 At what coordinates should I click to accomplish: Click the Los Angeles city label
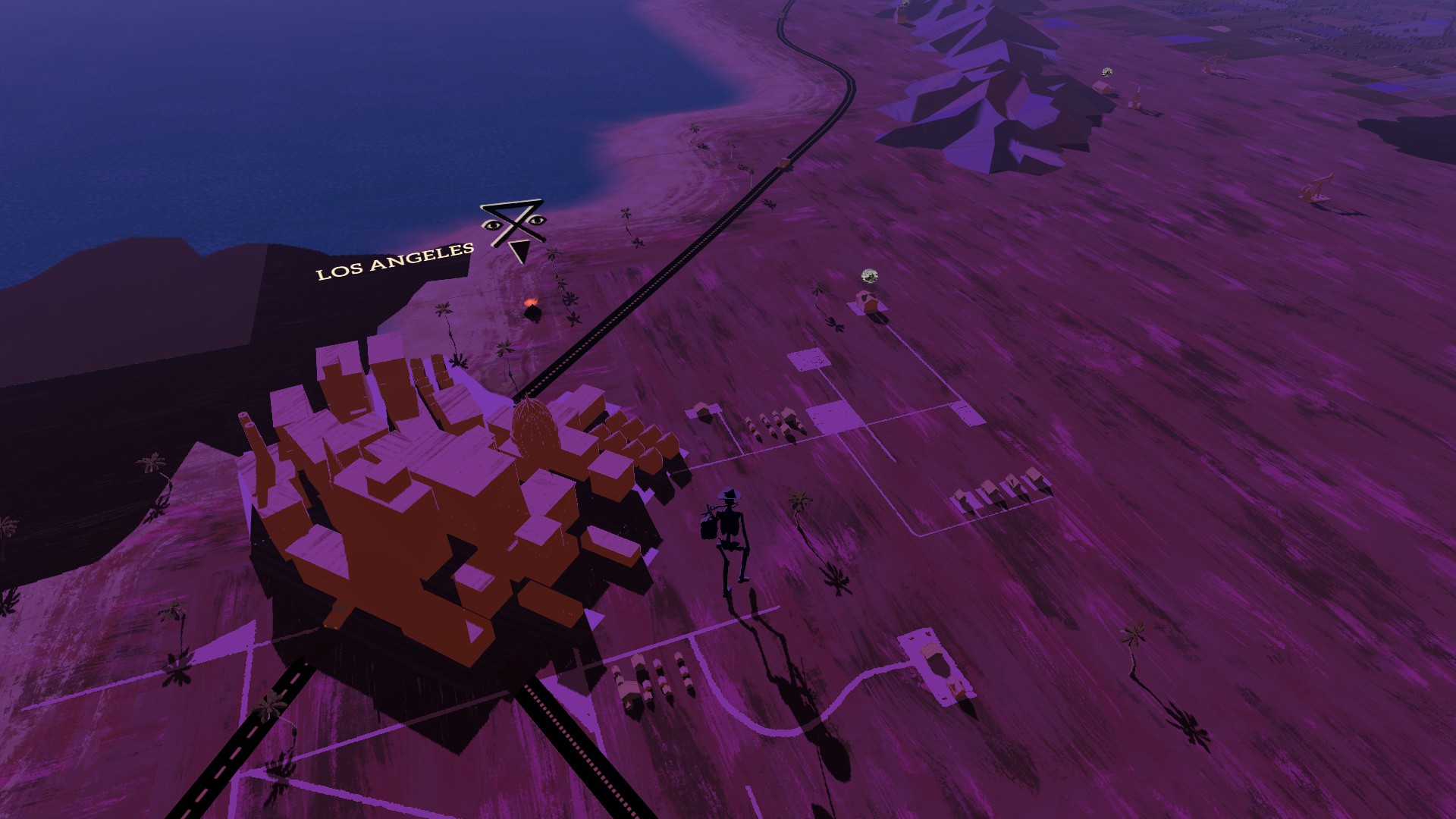[395, 262]
